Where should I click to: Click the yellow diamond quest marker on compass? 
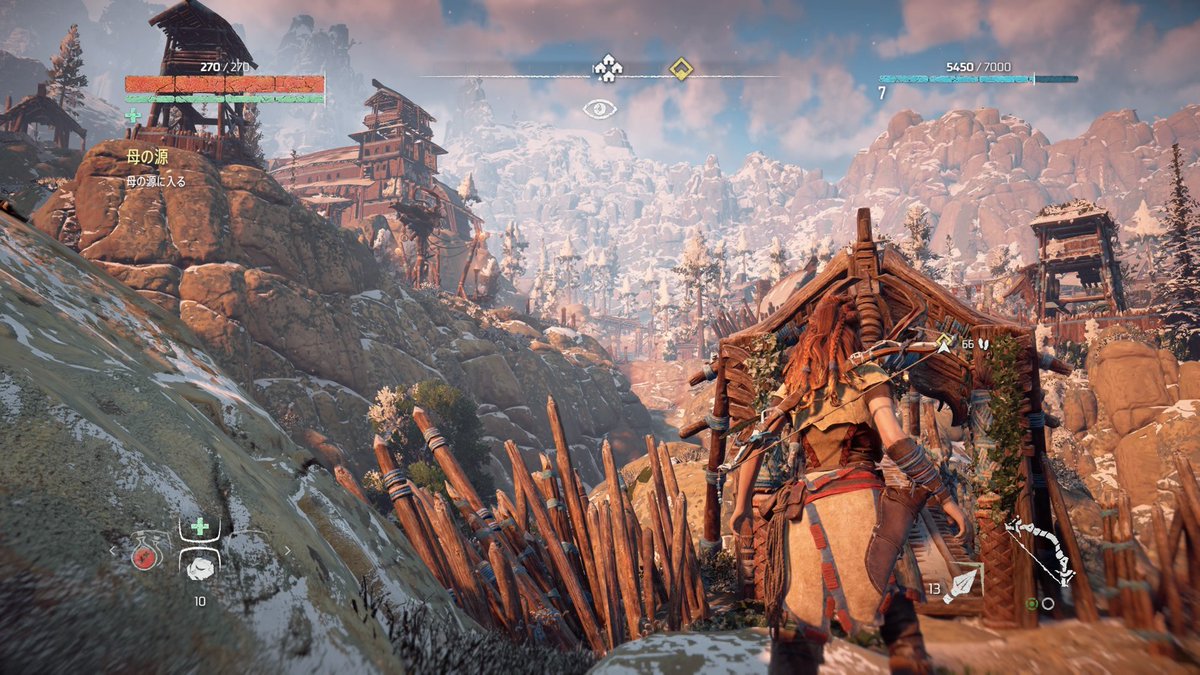click(681, 69)
